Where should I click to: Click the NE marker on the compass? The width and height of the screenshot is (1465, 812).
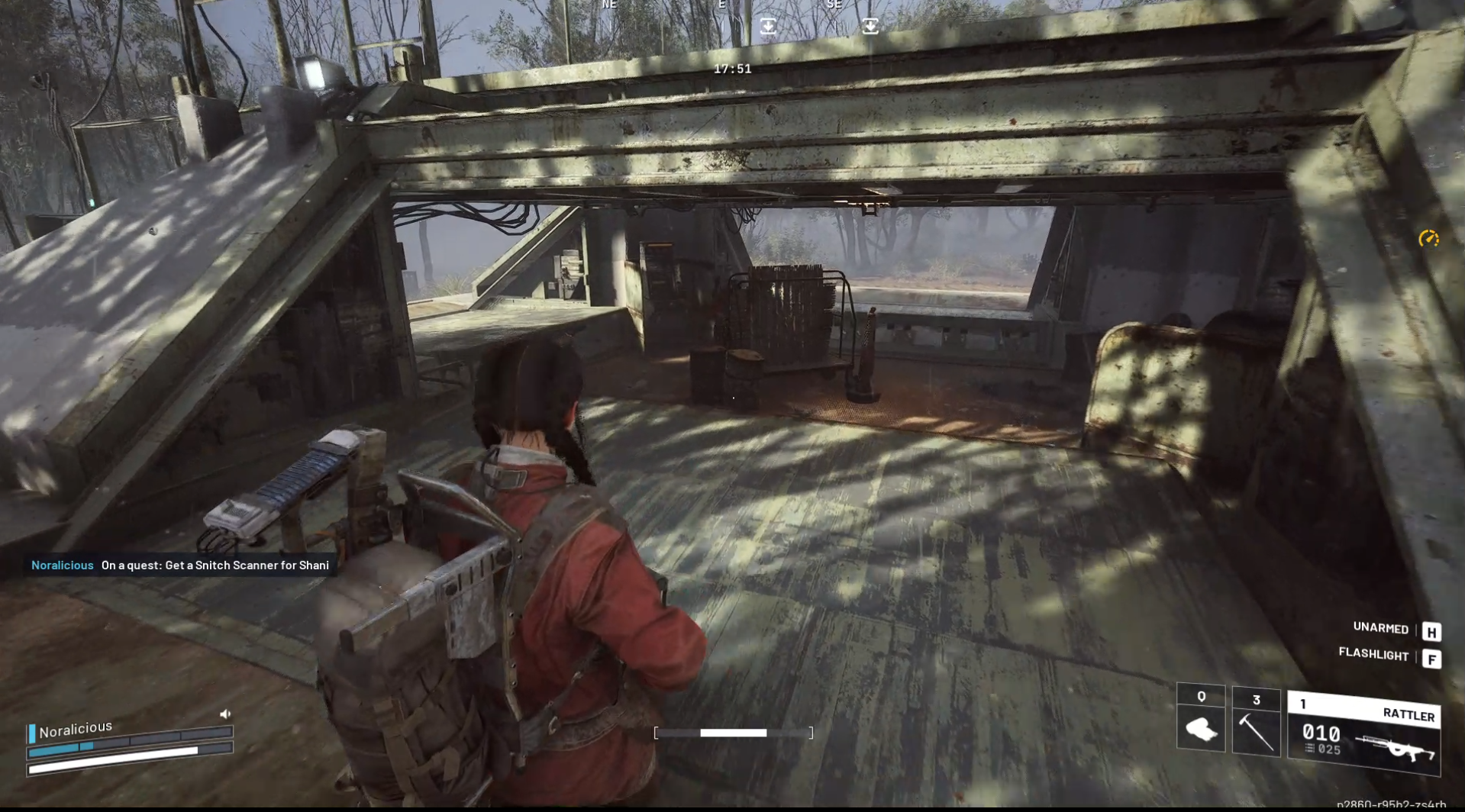[x=608, y=5]
